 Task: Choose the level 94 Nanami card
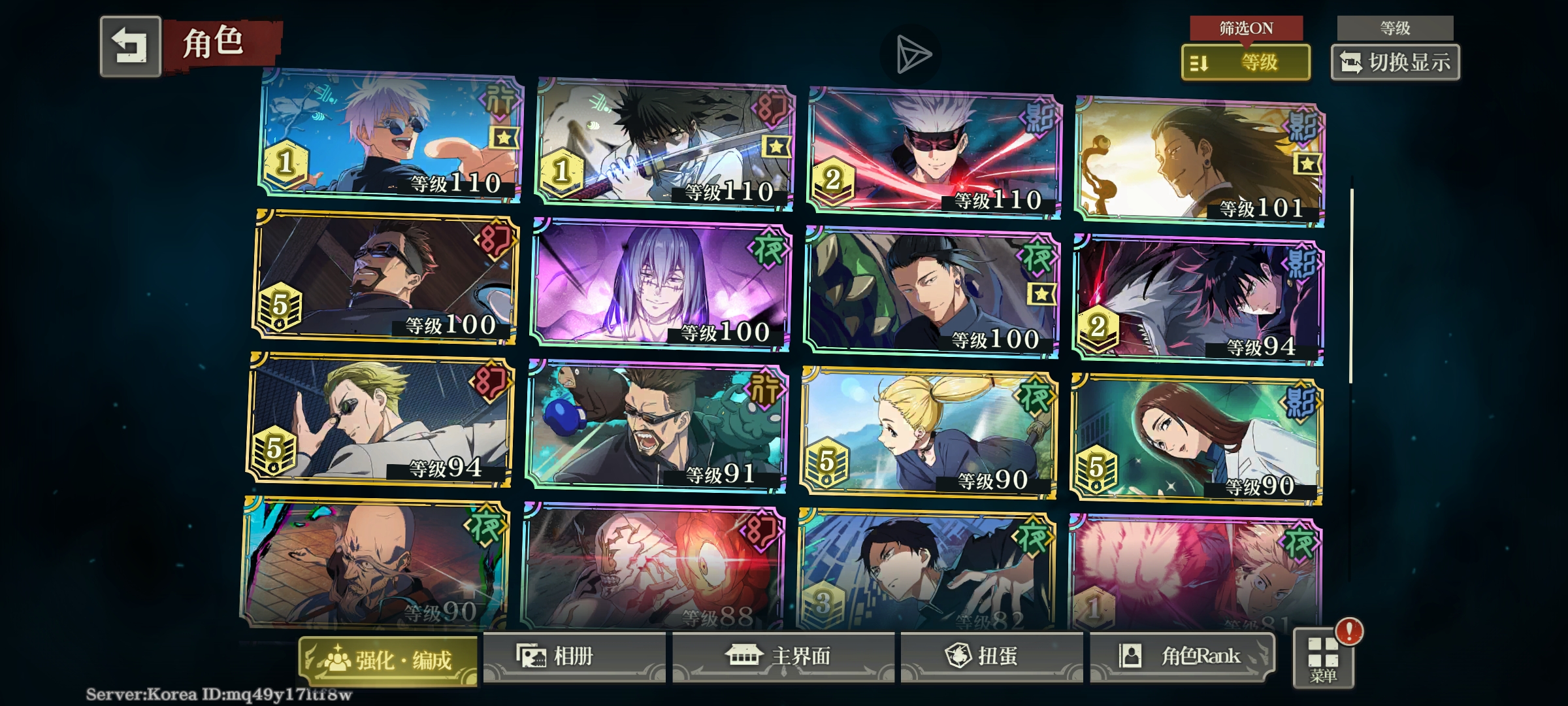pyautogui.click(x=380, y=420)
